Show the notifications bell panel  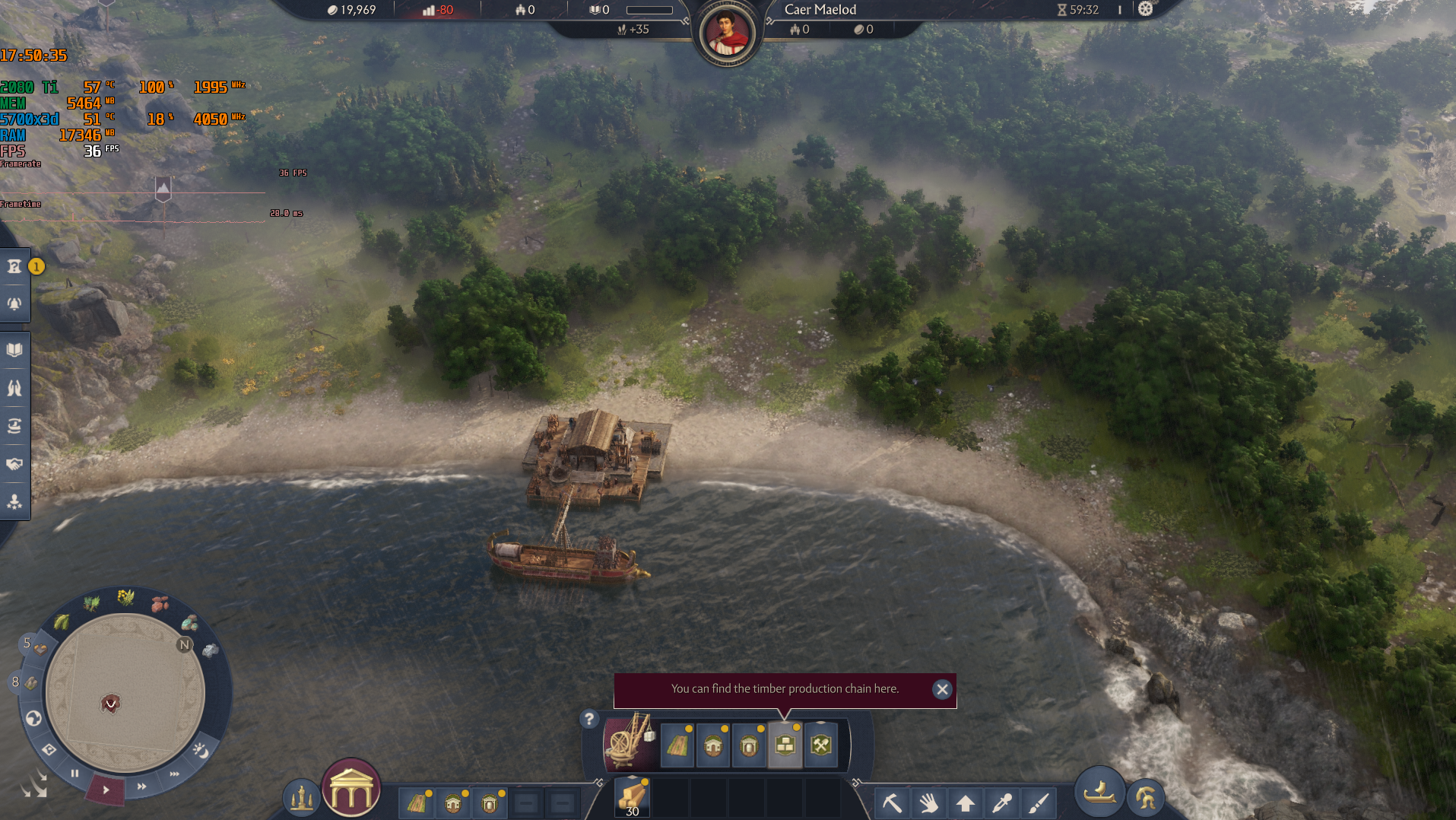coord(14,304)
